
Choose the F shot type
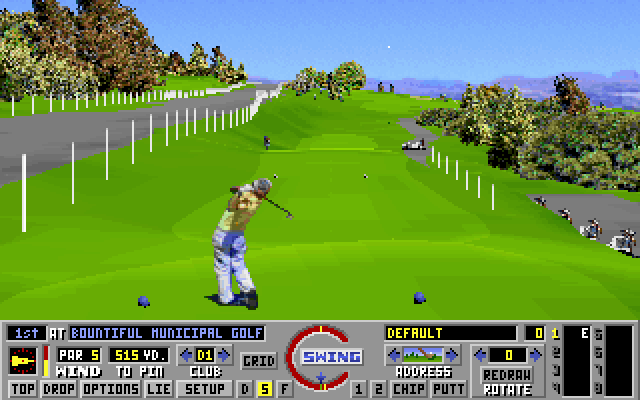(284, 388)
